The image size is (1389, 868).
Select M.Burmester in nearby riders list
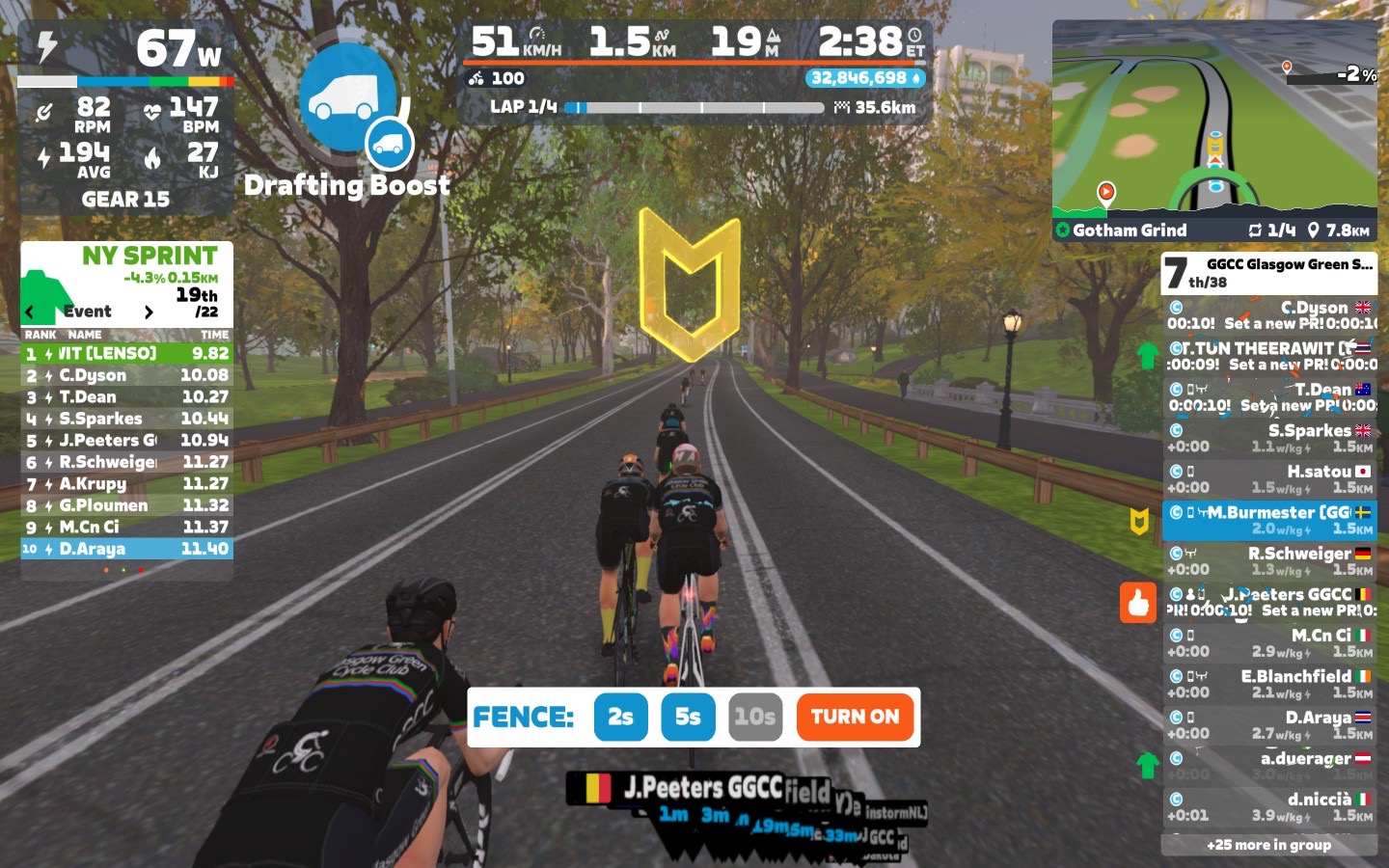(1269, 520)
